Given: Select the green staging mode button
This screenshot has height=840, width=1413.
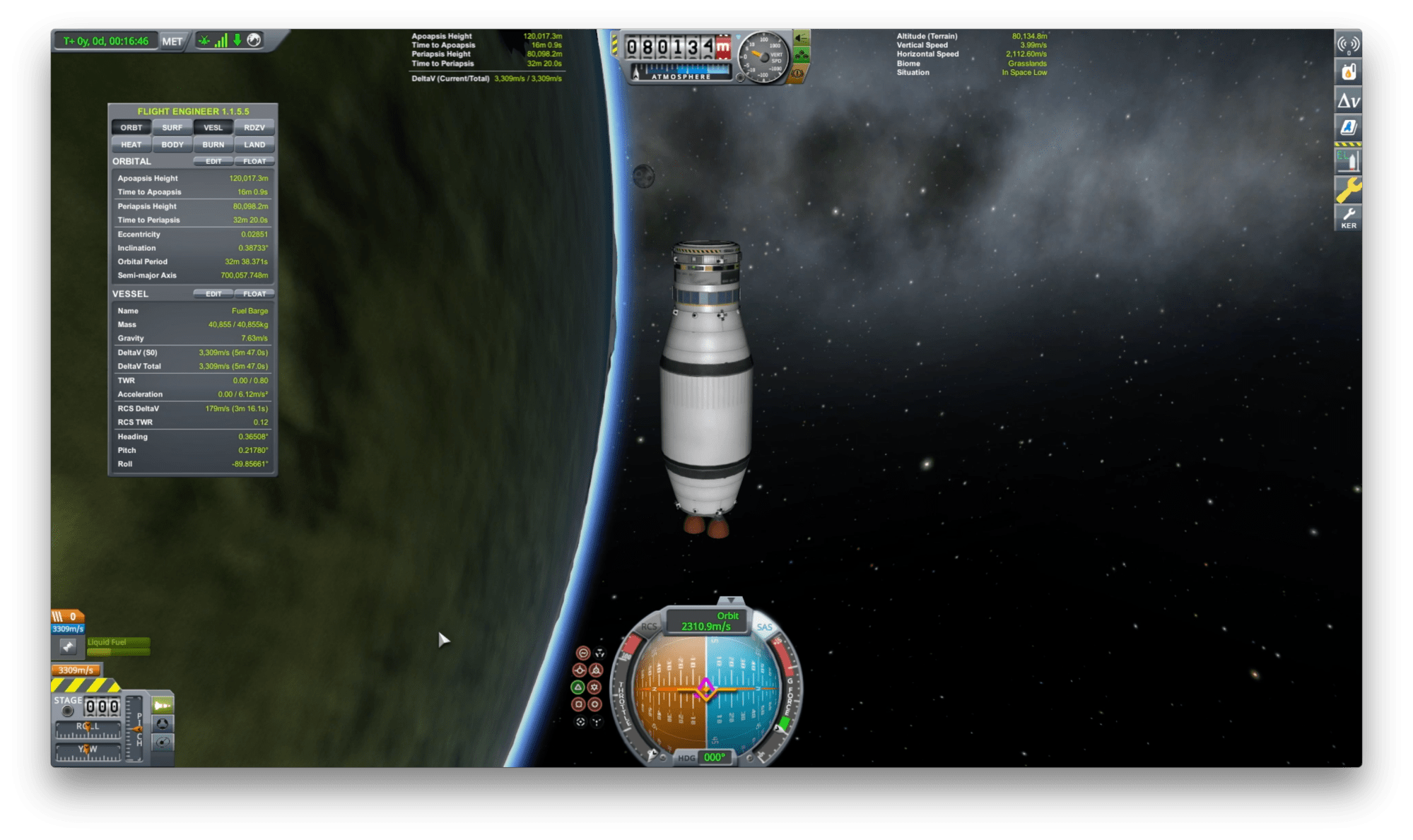Looking at the screenshot, I should [x=163, y=705].
